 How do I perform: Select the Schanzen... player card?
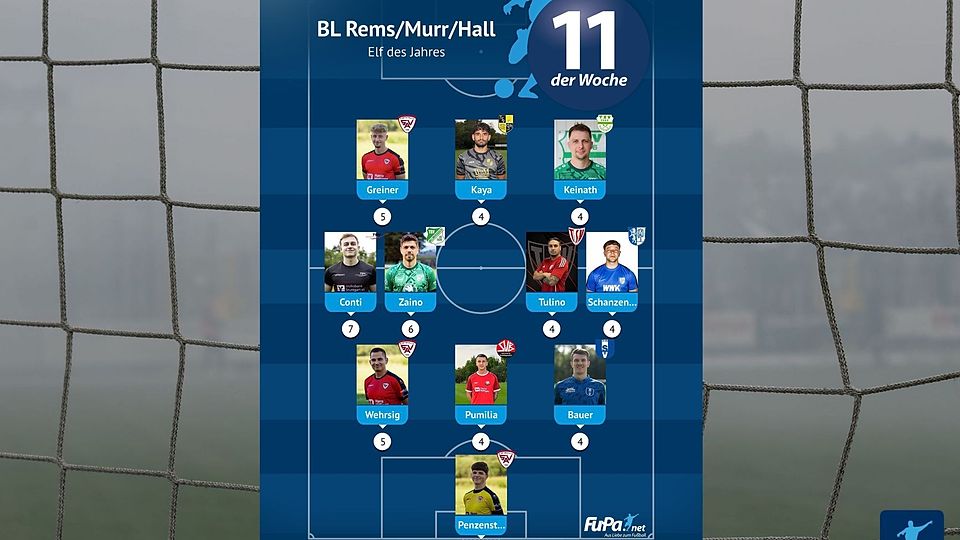612,270
